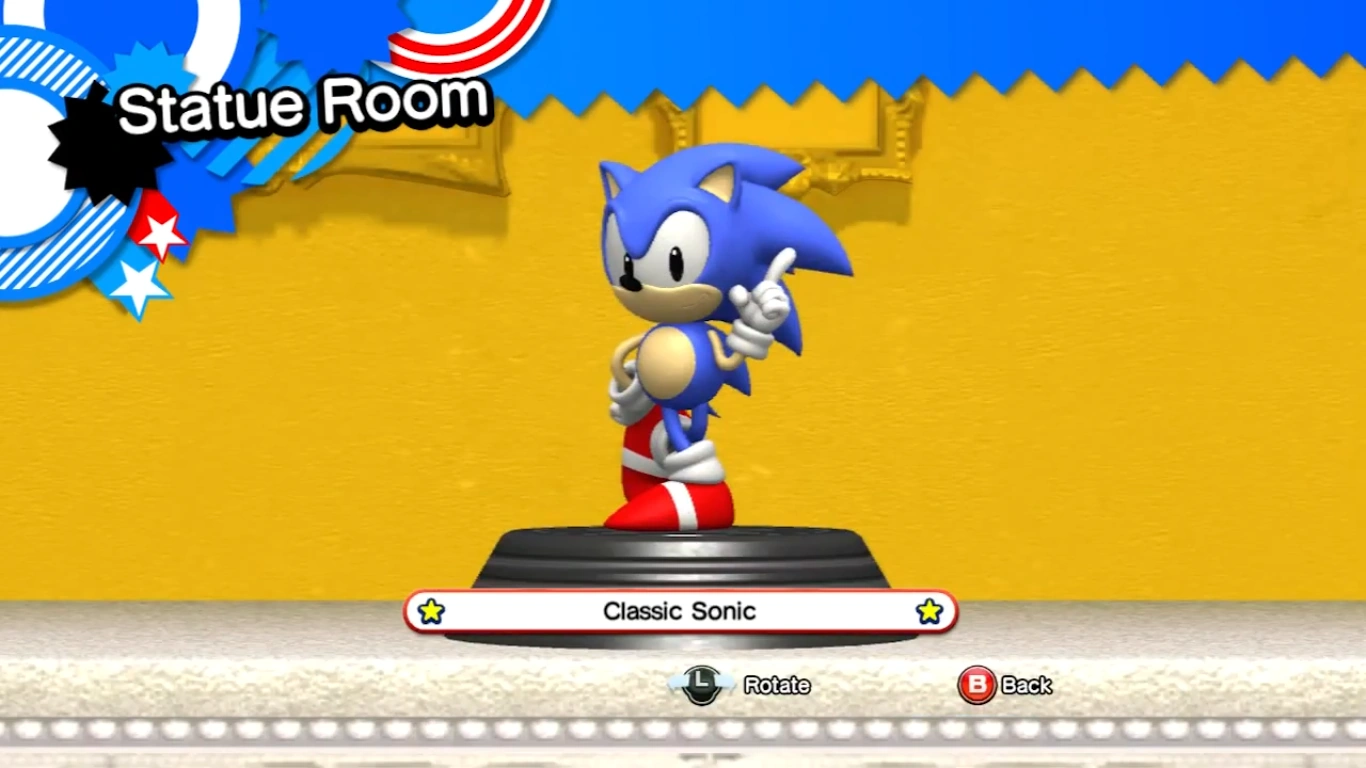
Task: Select the yellow star left of the nameplate
Action: [431, 611]
